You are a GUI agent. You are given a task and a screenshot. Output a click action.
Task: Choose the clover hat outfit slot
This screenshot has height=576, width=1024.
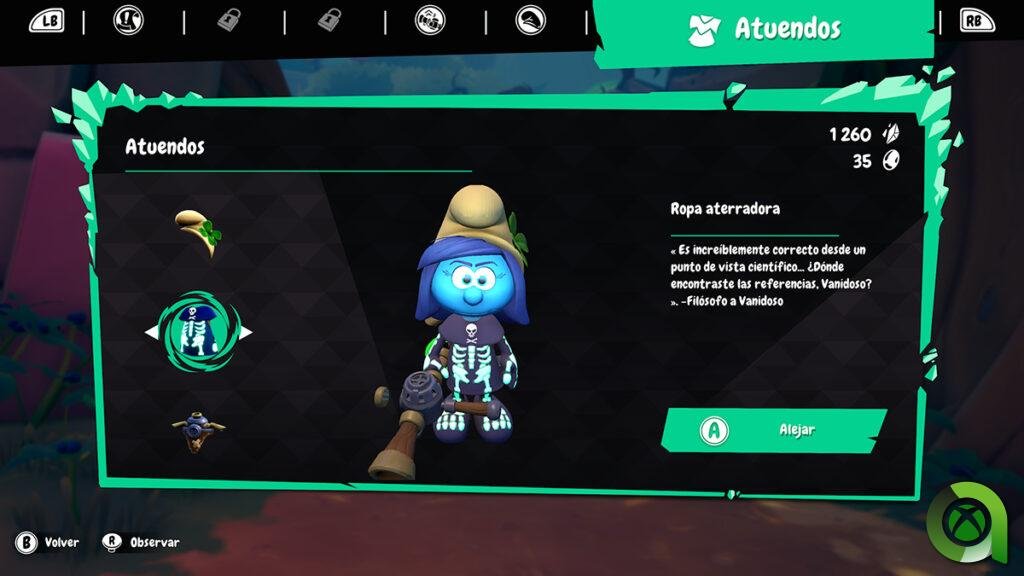click(197, 232)
